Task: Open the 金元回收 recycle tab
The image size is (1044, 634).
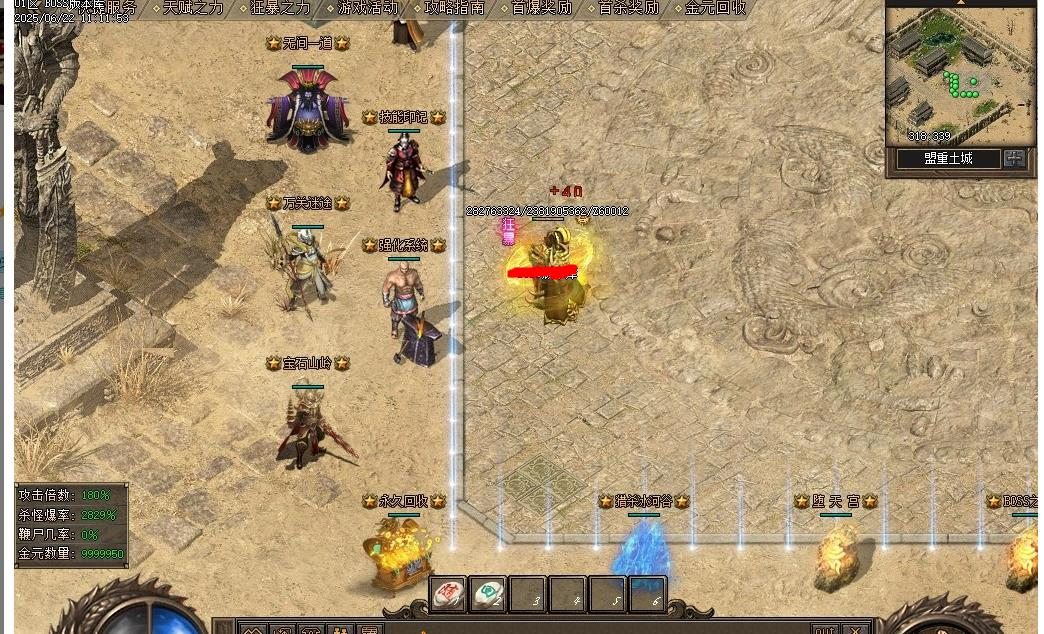Action: pos(715,8)
